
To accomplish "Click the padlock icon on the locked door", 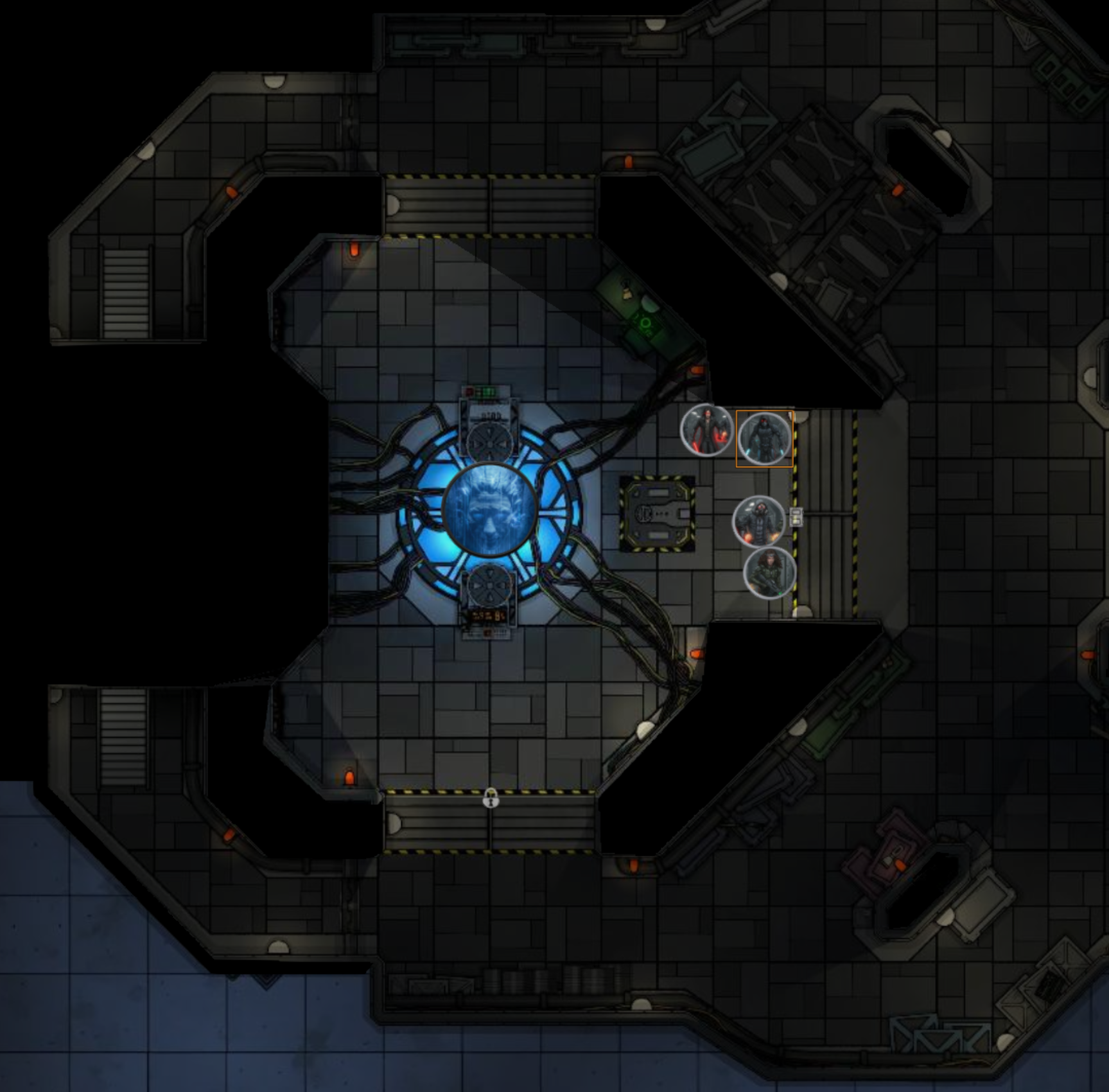I will 491,798.
